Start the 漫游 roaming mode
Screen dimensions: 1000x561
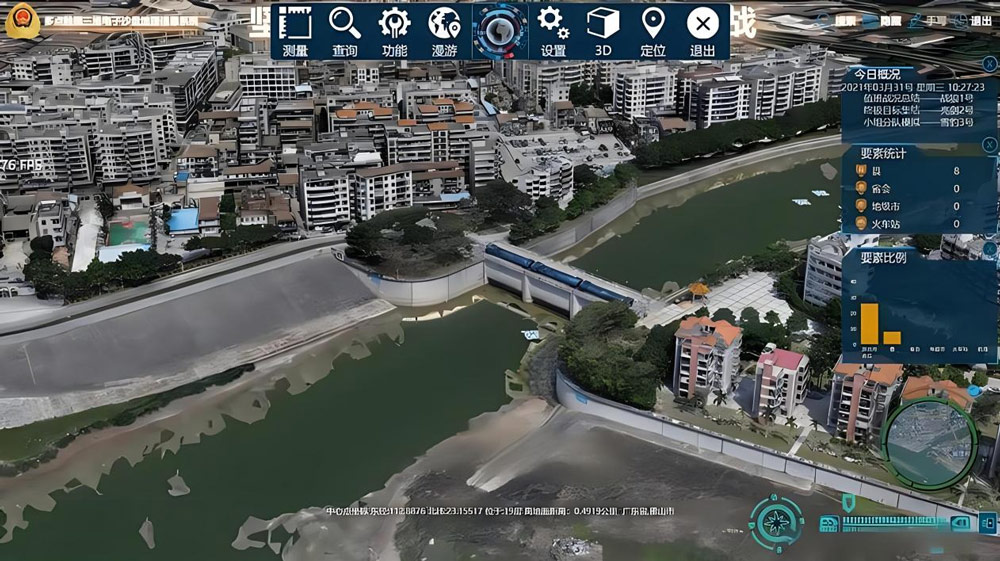[444, 31]
